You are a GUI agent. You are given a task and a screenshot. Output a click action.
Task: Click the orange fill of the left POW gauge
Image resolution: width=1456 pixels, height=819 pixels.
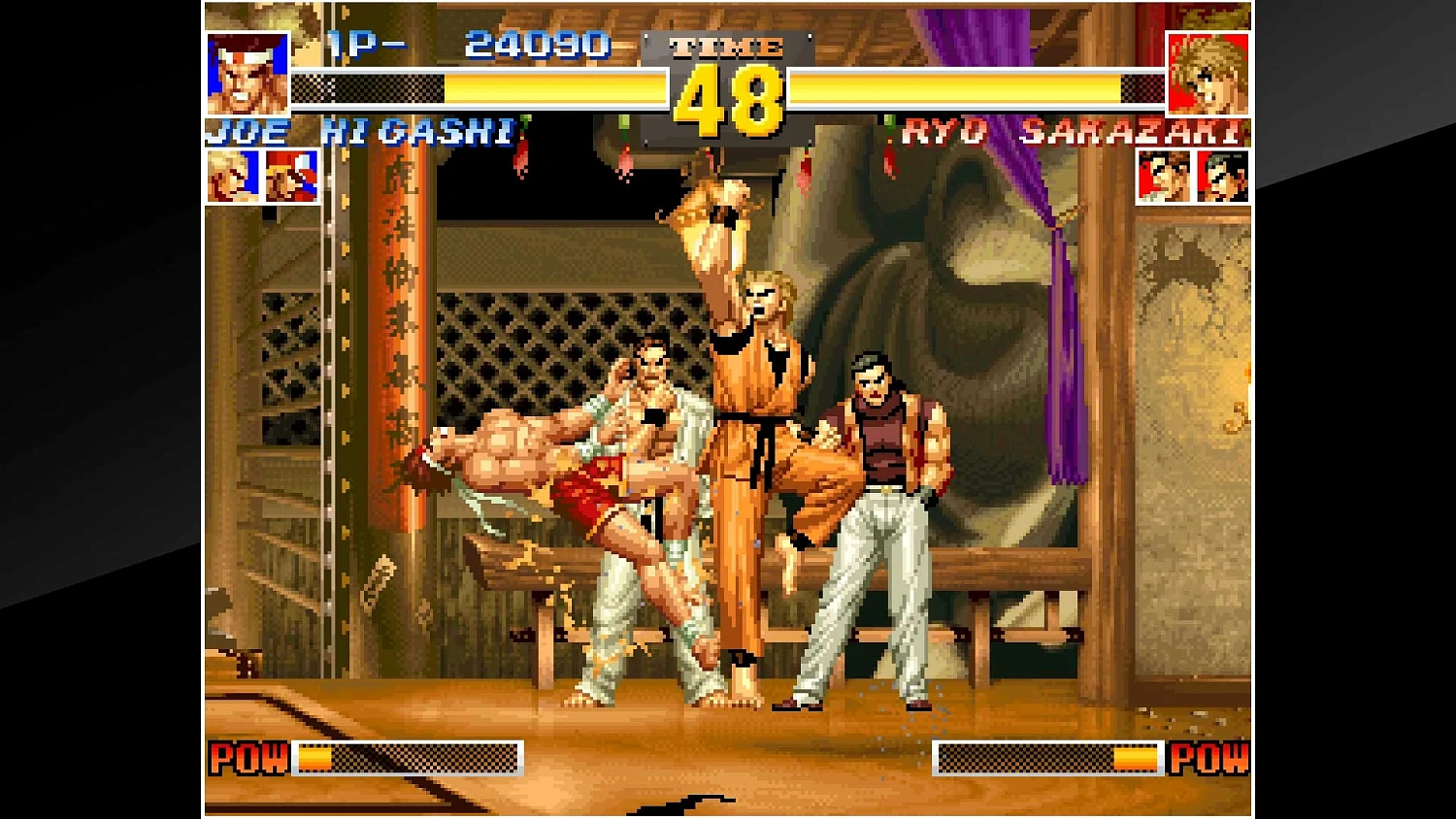[x=315, y=759]
